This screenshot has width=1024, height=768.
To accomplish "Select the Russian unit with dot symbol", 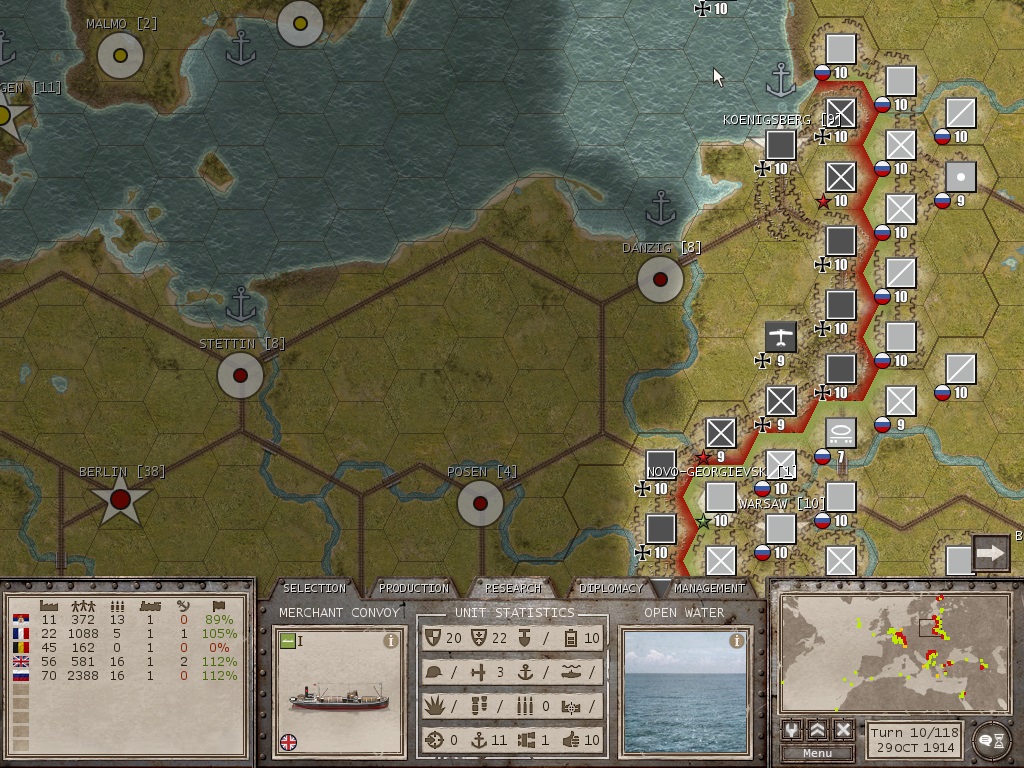I will [960, 177].
